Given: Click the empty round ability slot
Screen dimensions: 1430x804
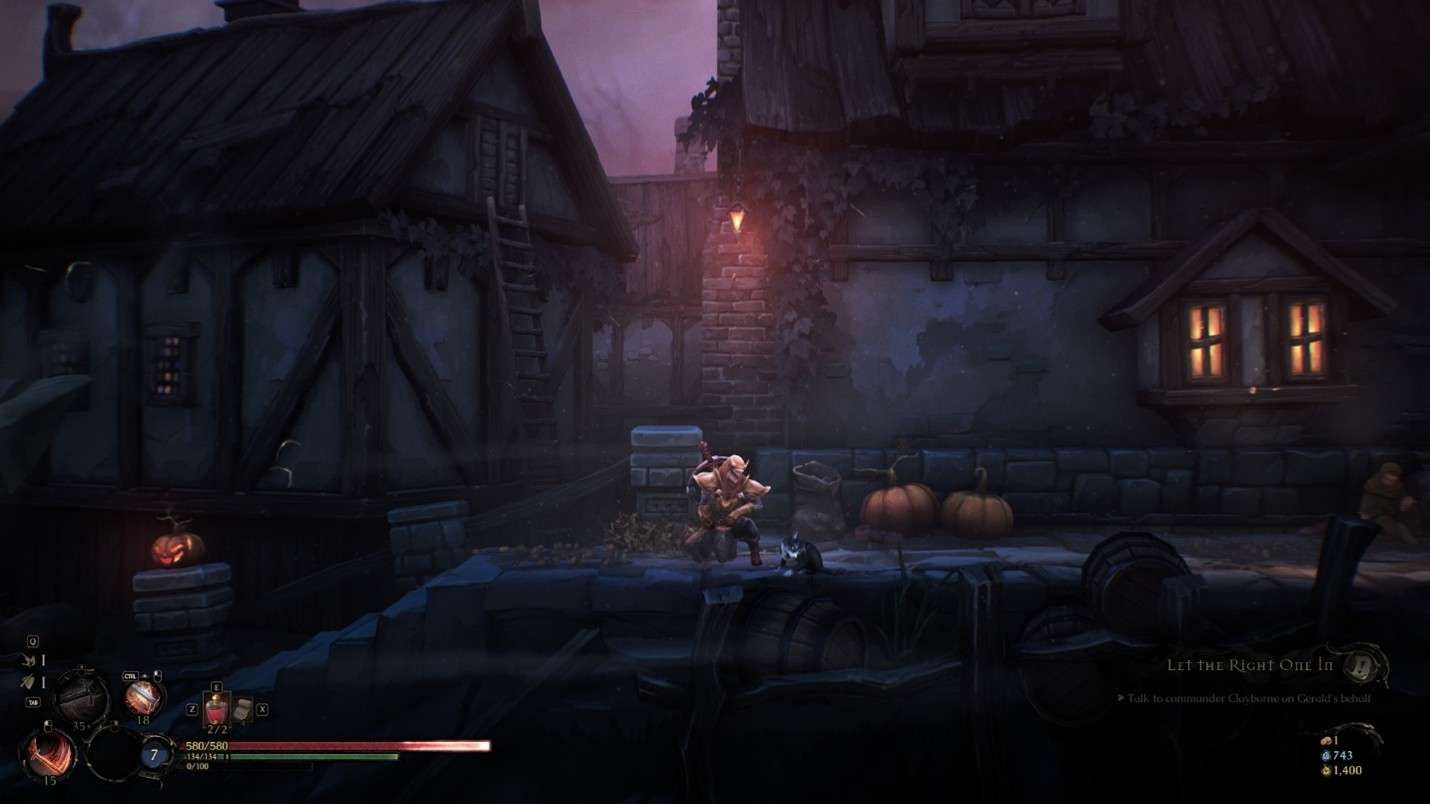Looking at the screenshot, I should [x=113, y=753].
